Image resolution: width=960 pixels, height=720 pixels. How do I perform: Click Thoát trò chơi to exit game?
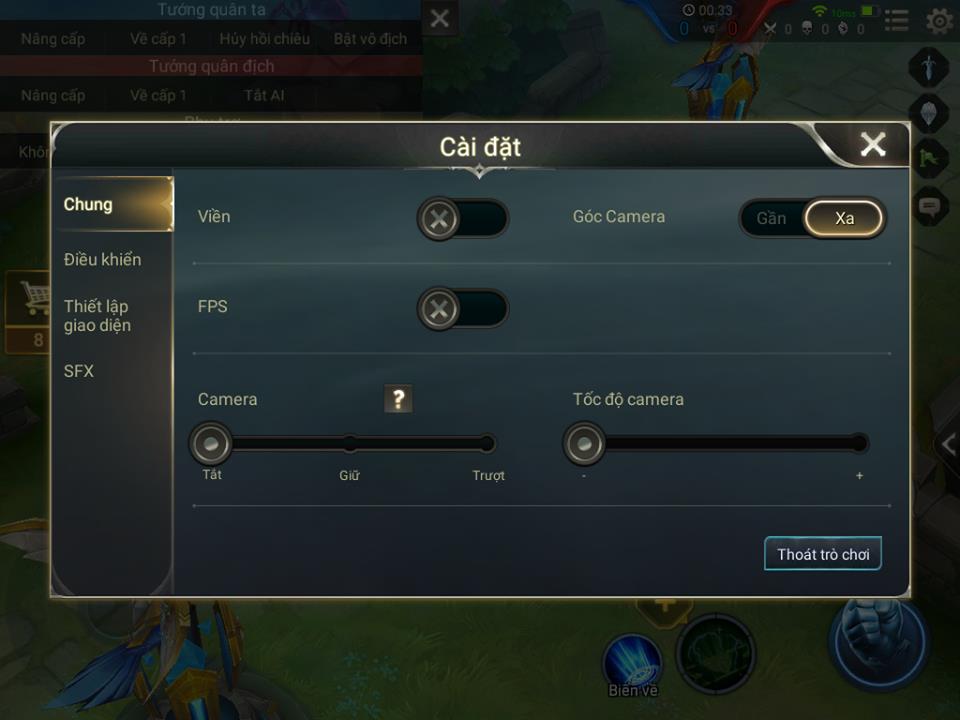click(823, 554)
